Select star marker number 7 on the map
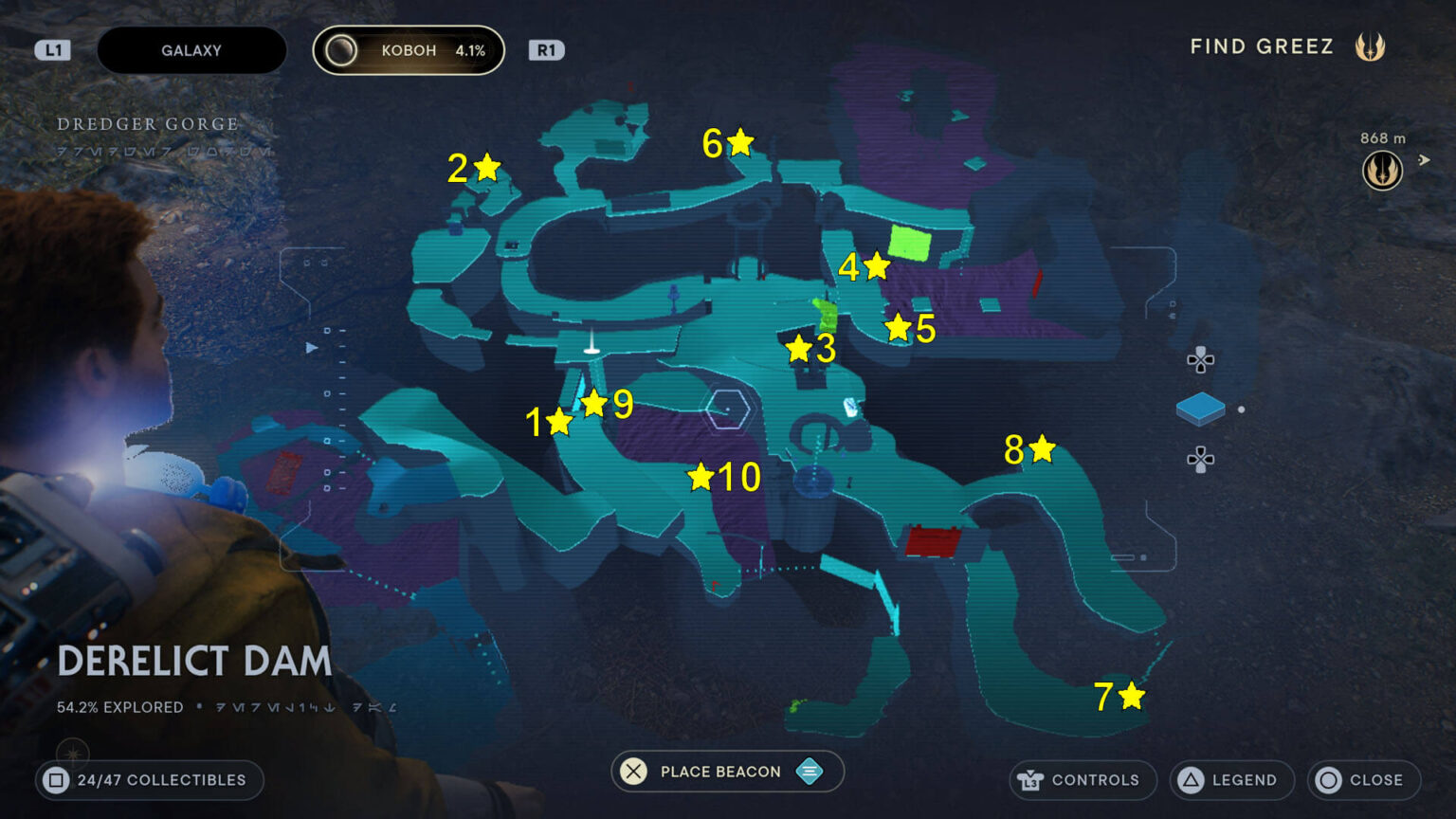 coord(1133,697)
